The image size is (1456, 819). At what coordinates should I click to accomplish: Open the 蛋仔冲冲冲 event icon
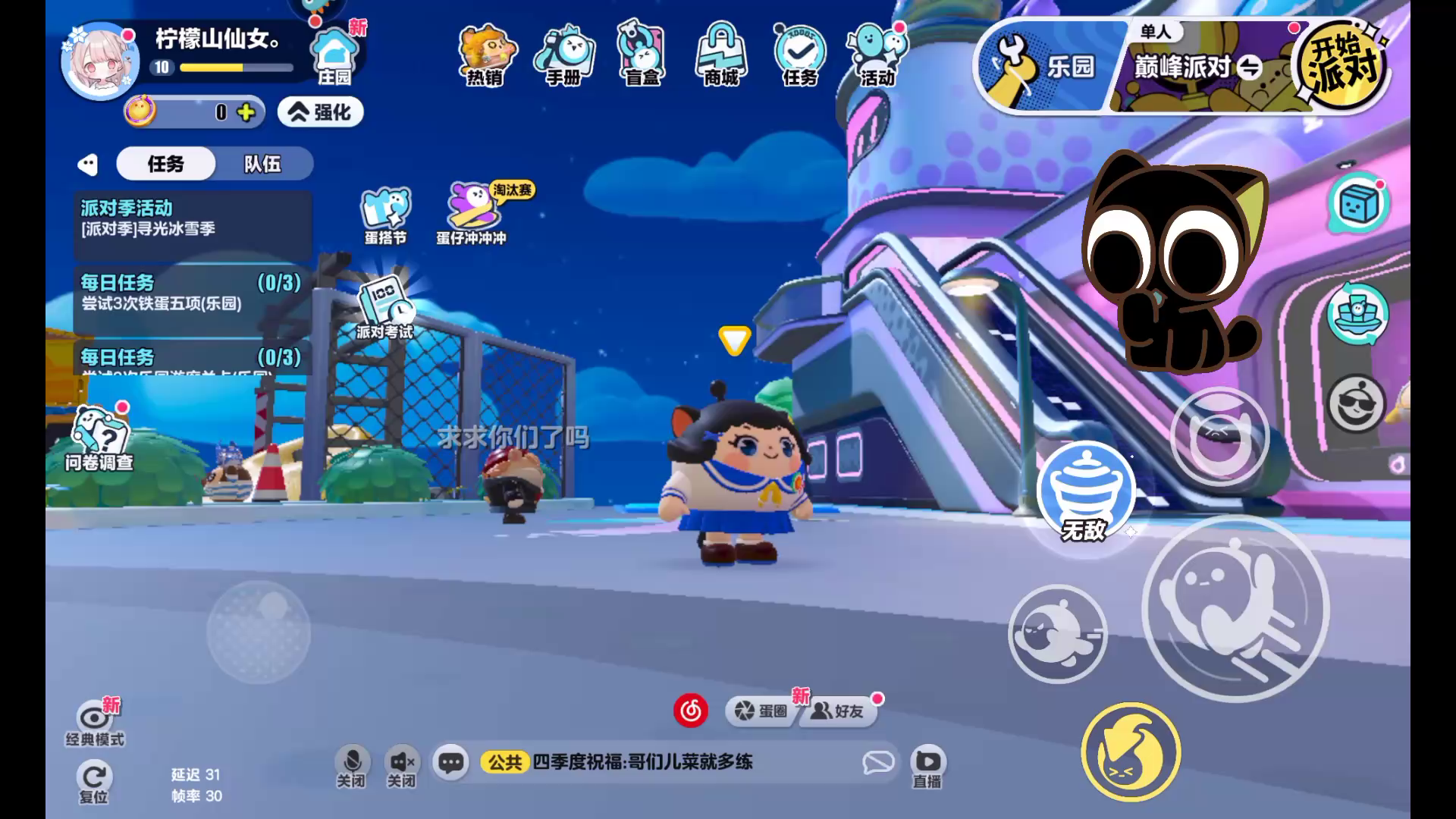[x=472, y=214]
